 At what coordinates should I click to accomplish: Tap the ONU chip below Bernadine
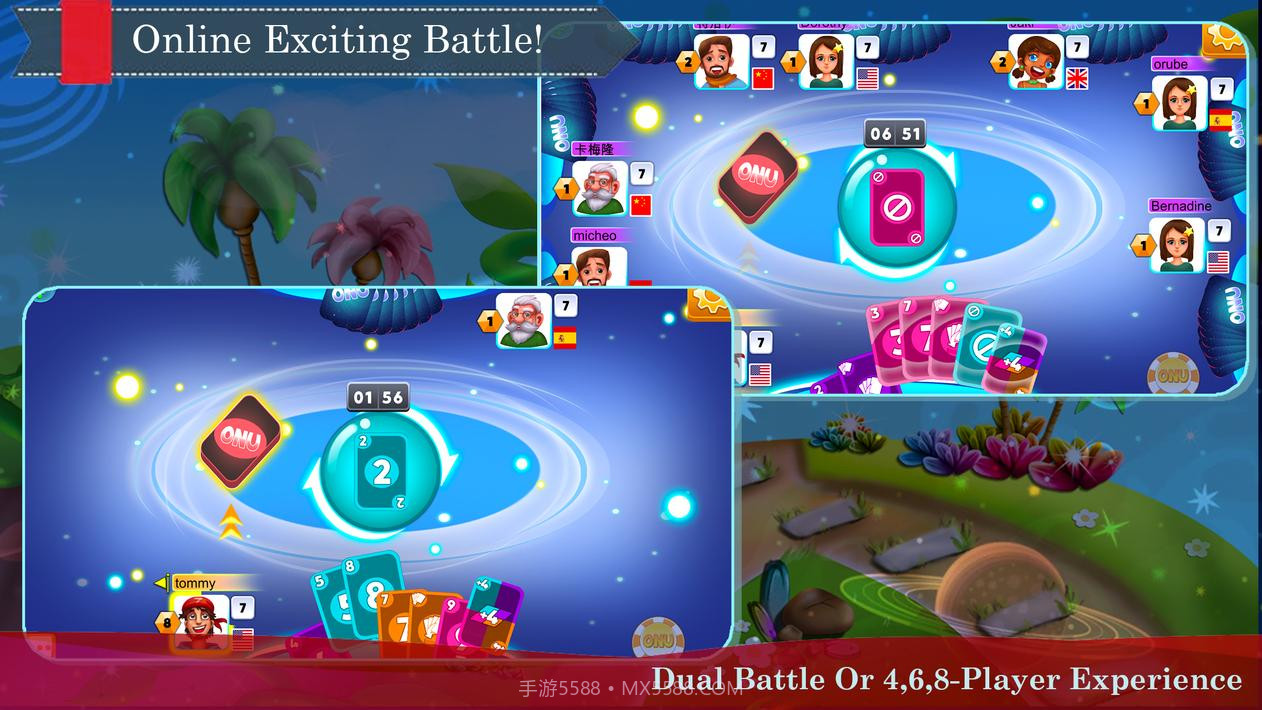tap(1173, 374)
